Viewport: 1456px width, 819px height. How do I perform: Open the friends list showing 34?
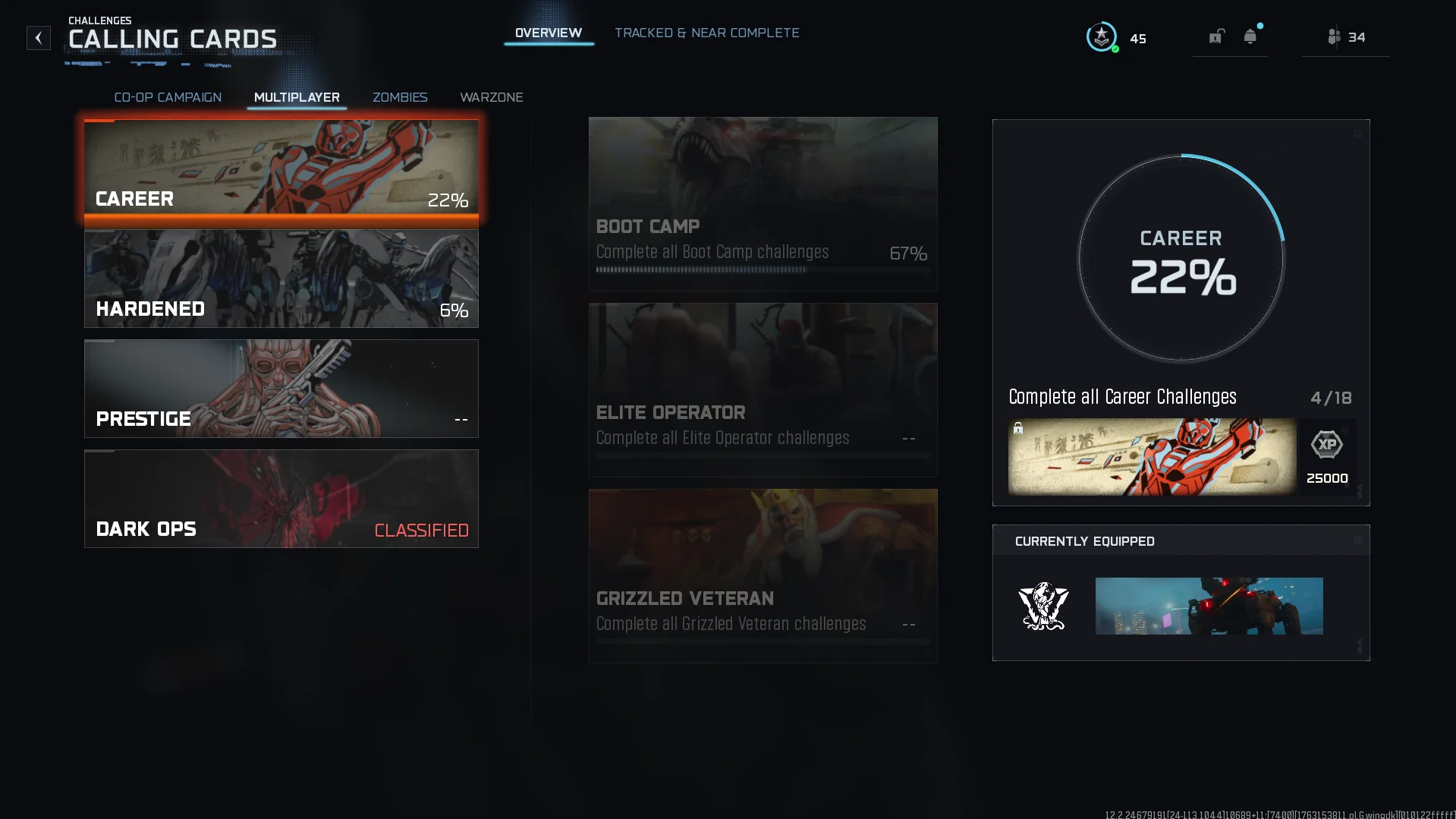coord(1346,37)
